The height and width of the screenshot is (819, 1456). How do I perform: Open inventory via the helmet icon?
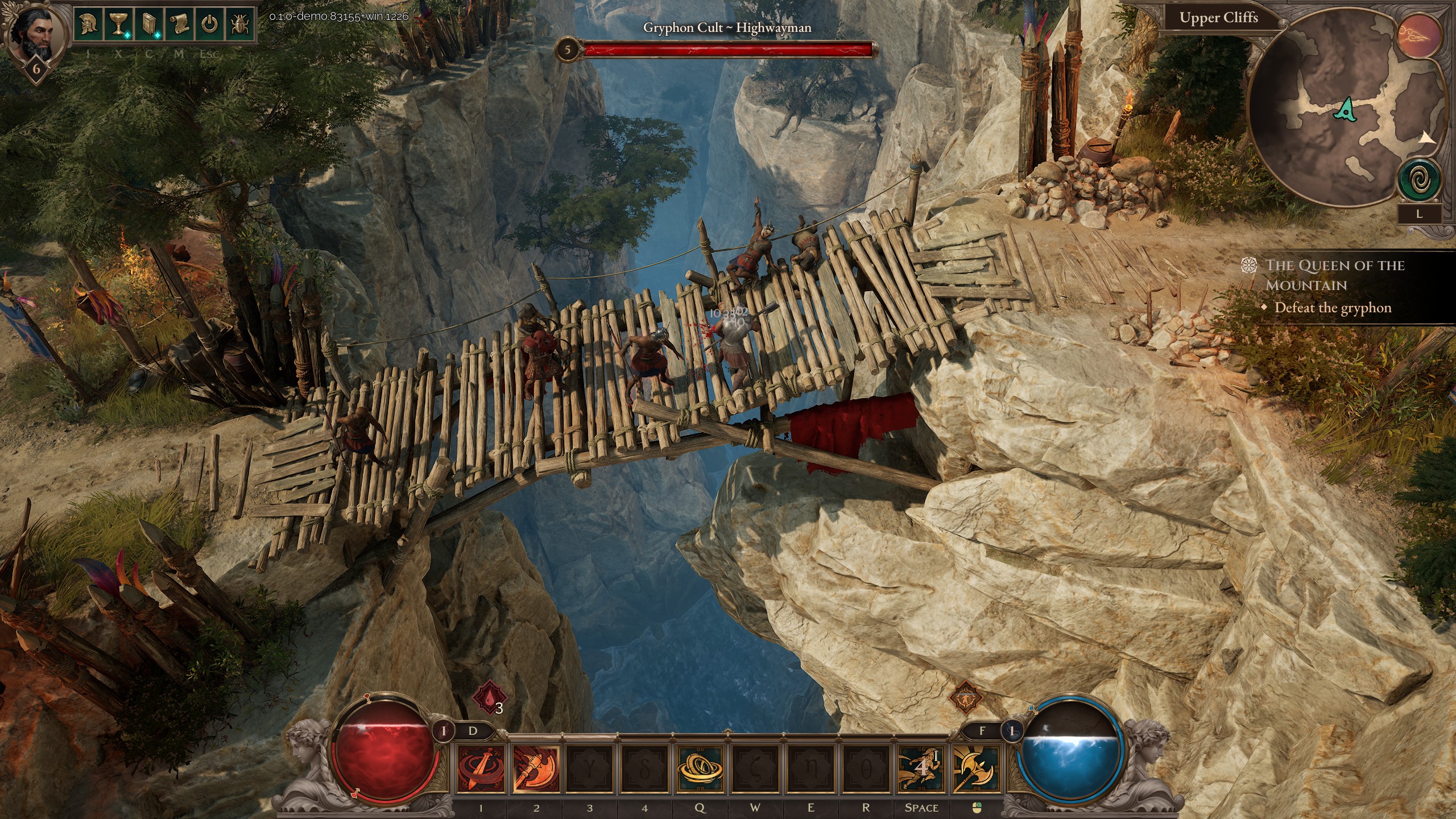pos(88,26)
